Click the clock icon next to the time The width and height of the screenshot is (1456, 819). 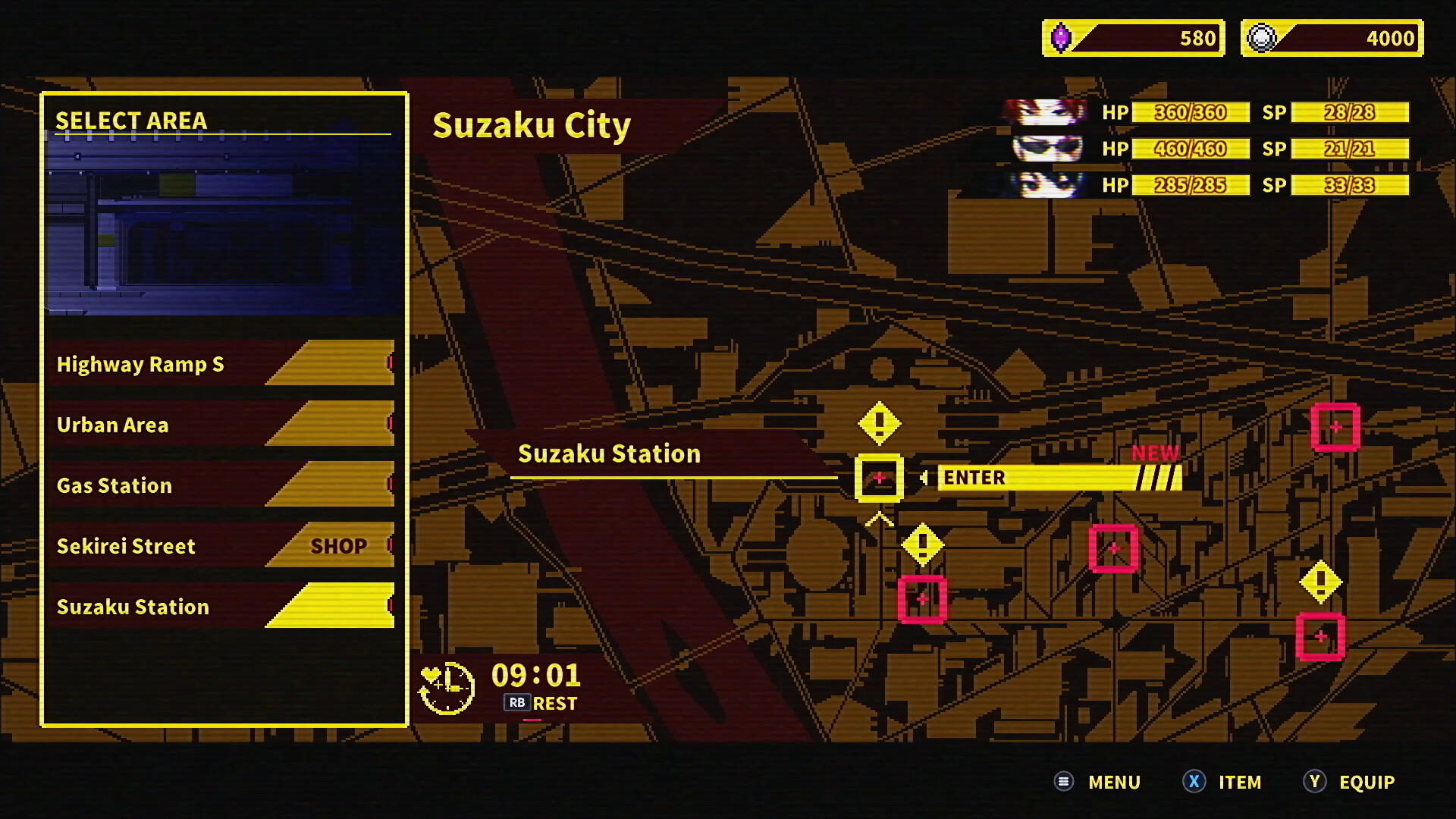[x=447, y=685]
